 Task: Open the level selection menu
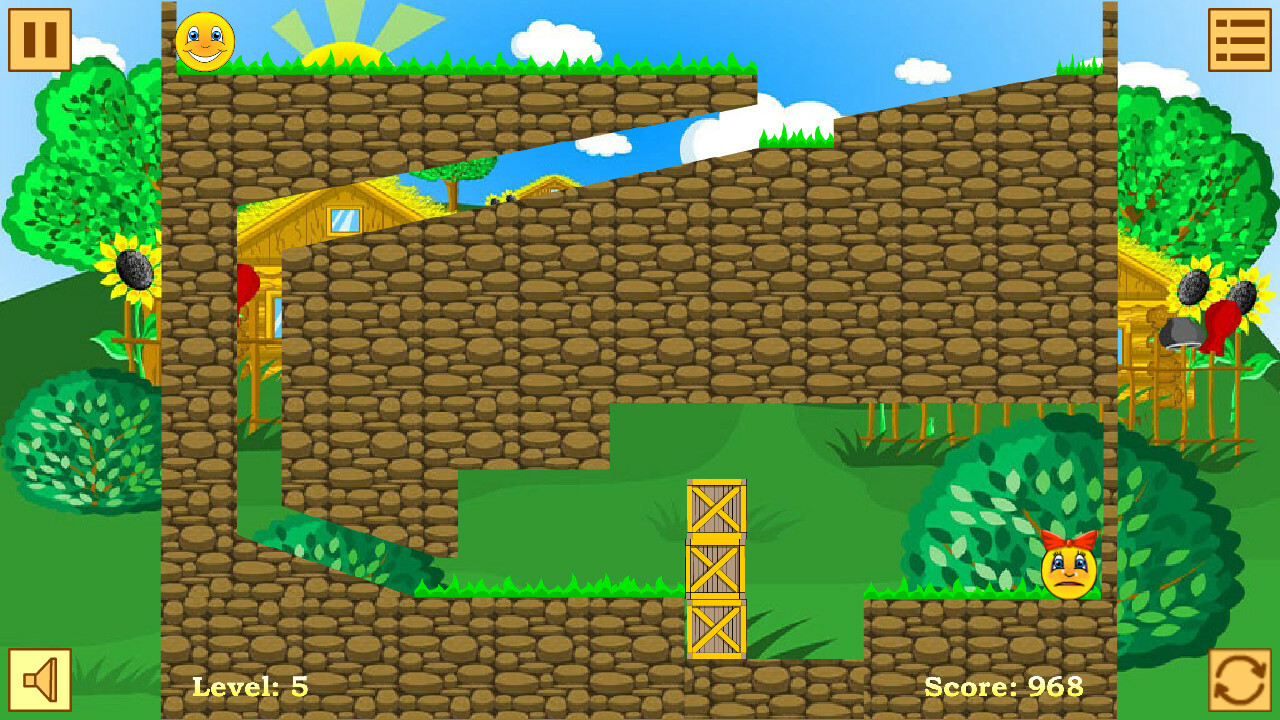point(1240,39)
